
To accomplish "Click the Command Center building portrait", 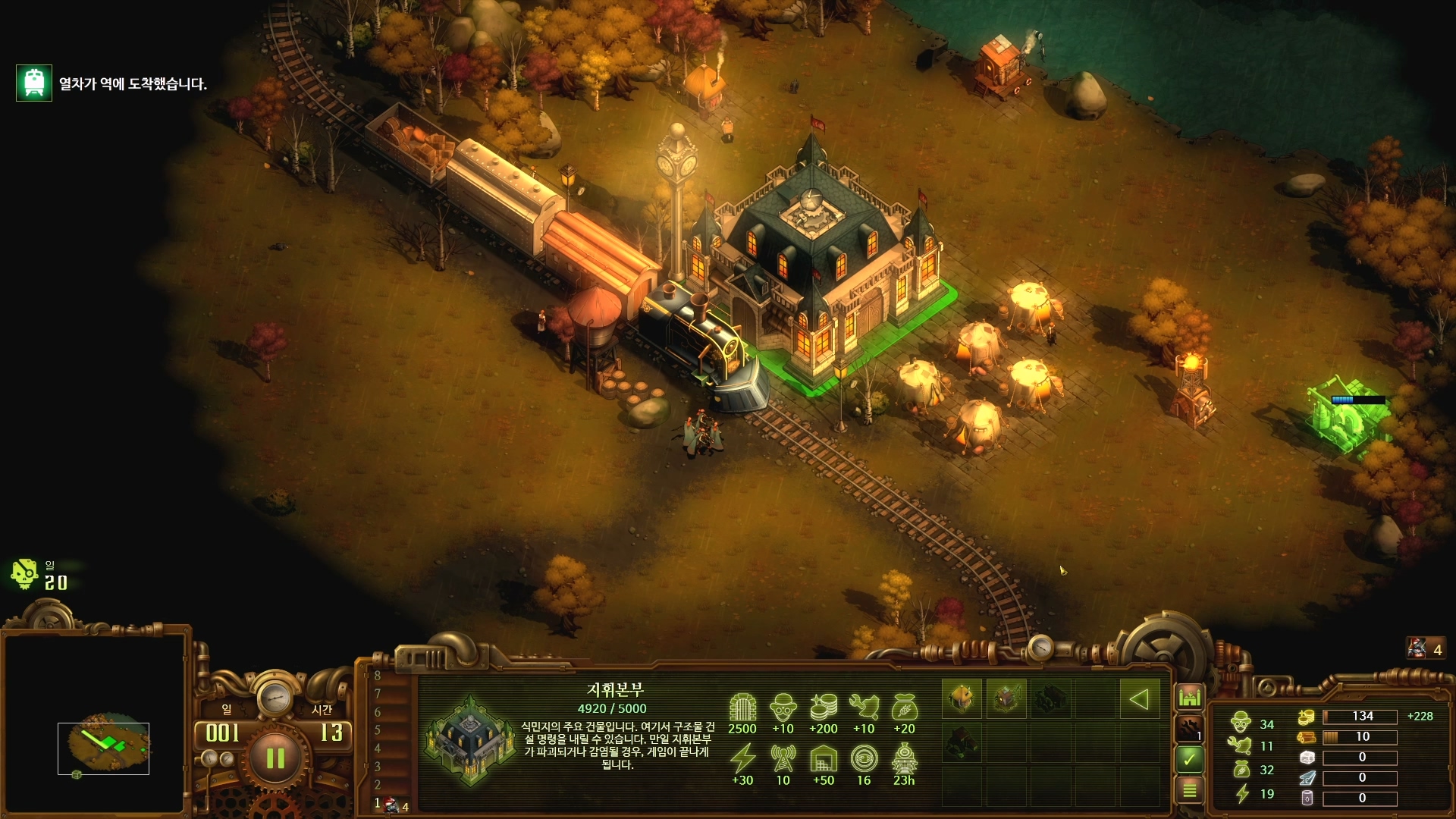I will pos(470,739).
